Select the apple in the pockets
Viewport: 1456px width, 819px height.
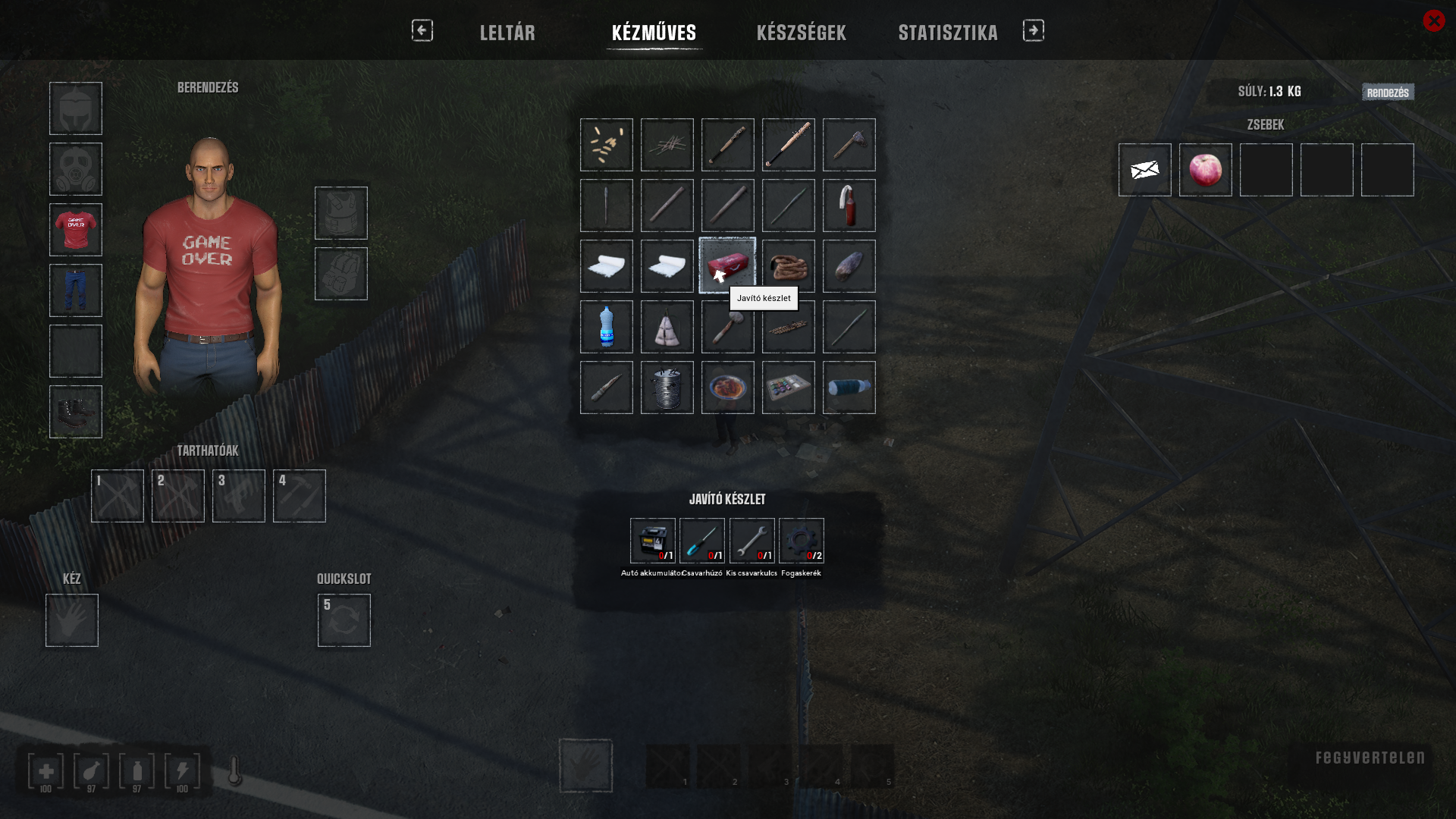(1205, 170)
